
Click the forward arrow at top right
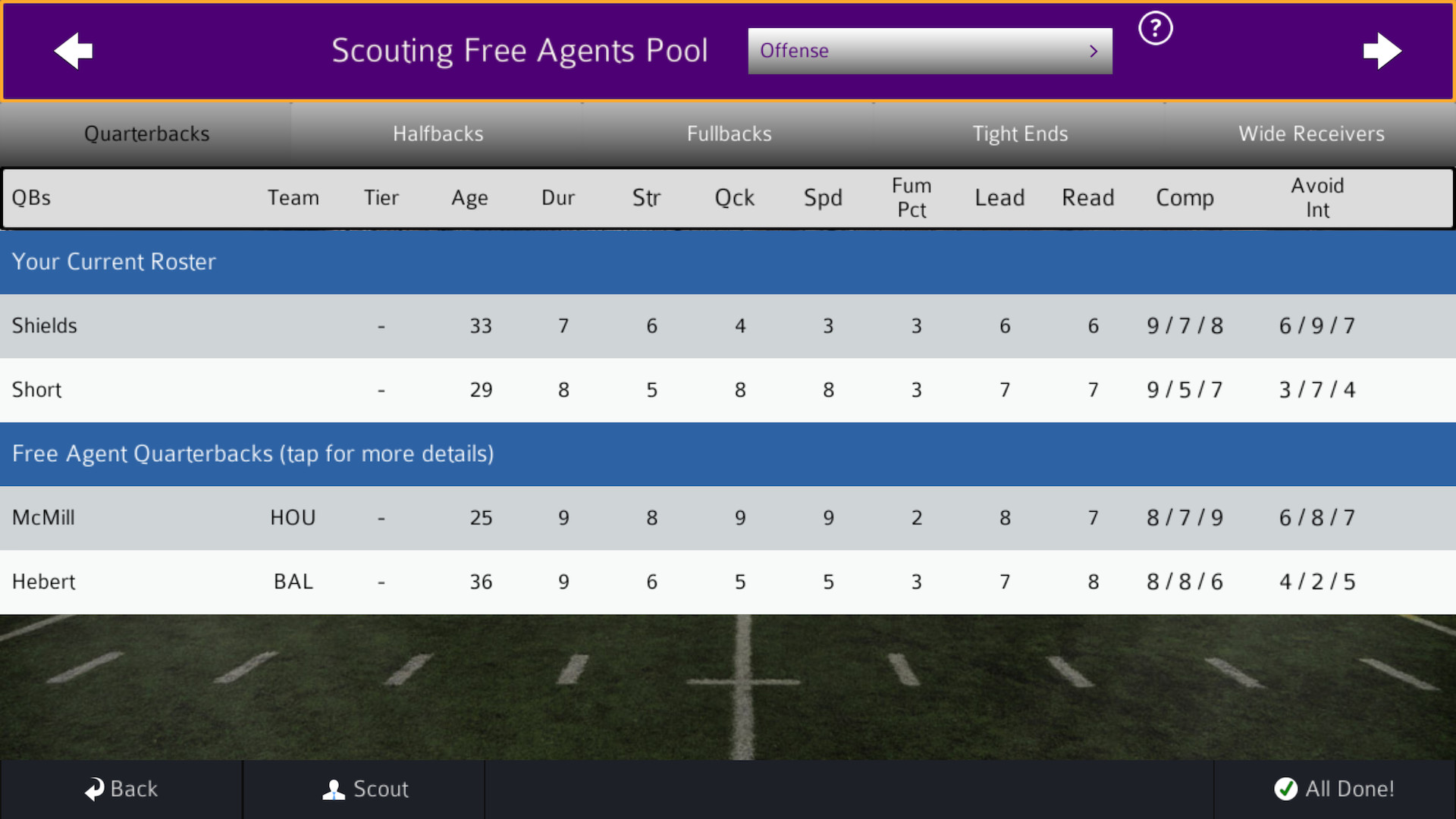click(x=1383, y=51)
